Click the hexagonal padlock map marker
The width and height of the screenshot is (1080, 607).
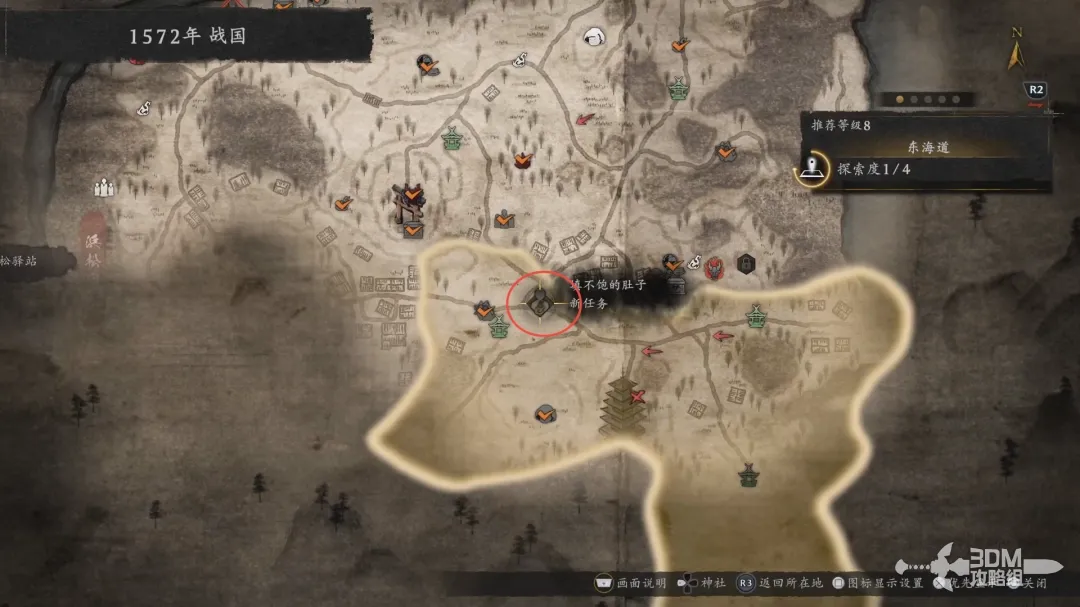pyautogui.click(x=745, y=263)
